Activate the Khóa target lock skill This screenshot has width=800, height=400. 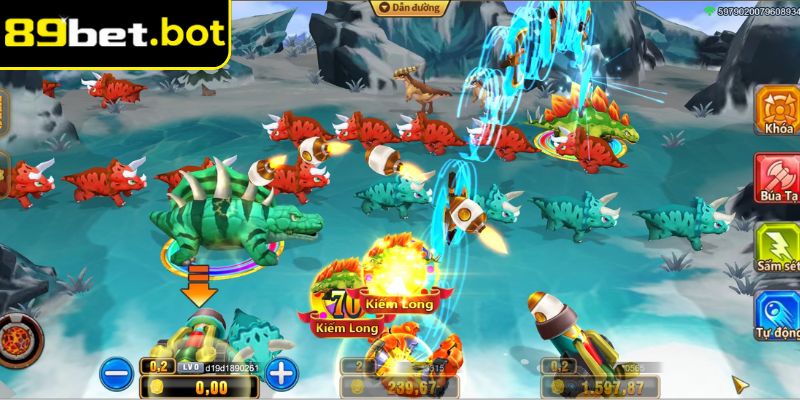point(776,111)
